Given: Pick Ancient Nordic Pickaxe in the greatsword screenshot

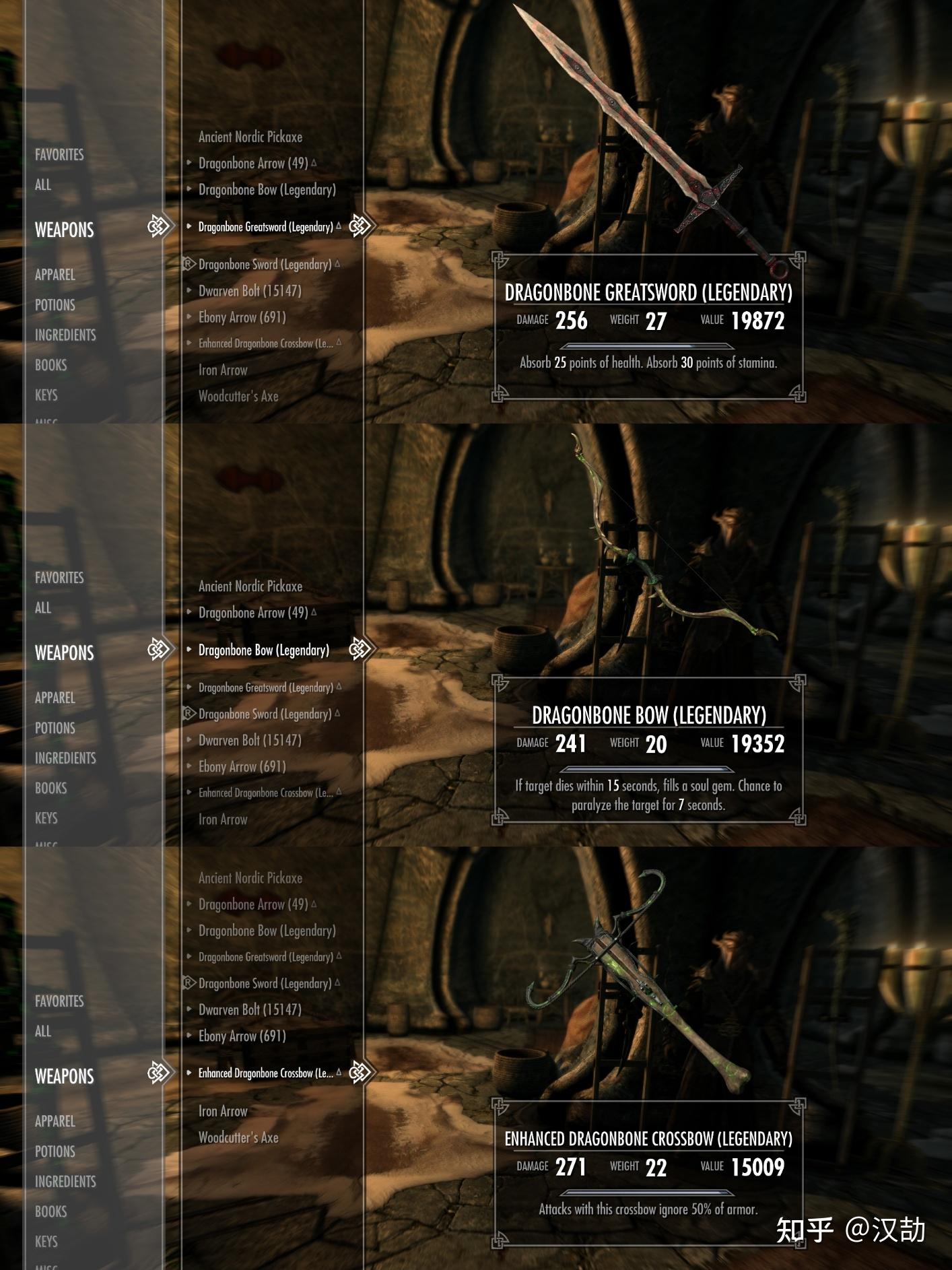Looking at the screenshot, I should pos(250,137).
